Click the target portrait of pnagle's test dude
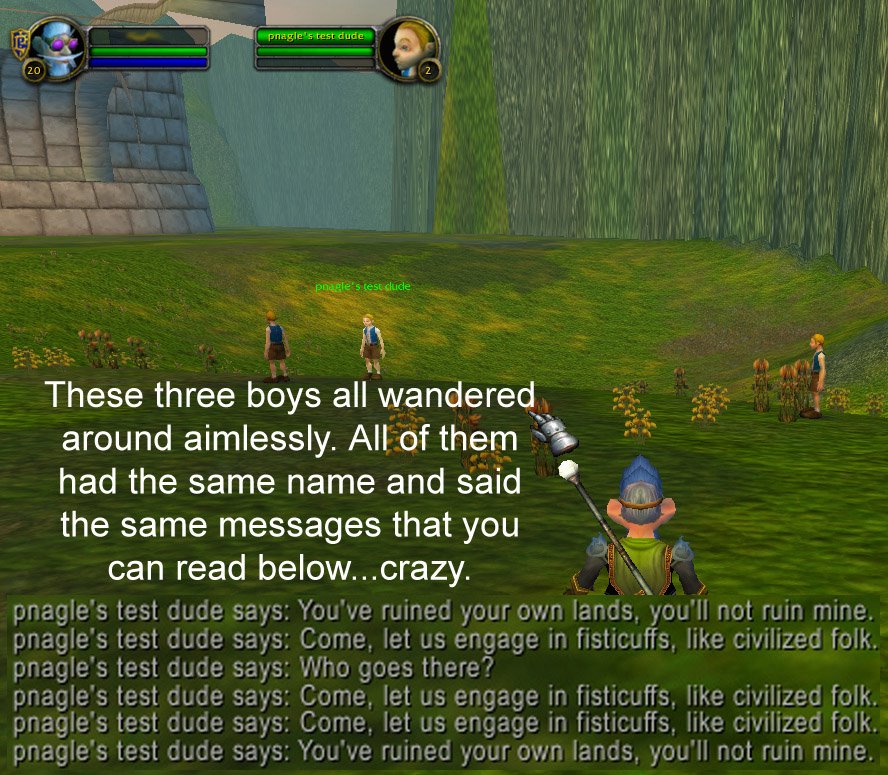The image size is (888, 775). (408, 46)
